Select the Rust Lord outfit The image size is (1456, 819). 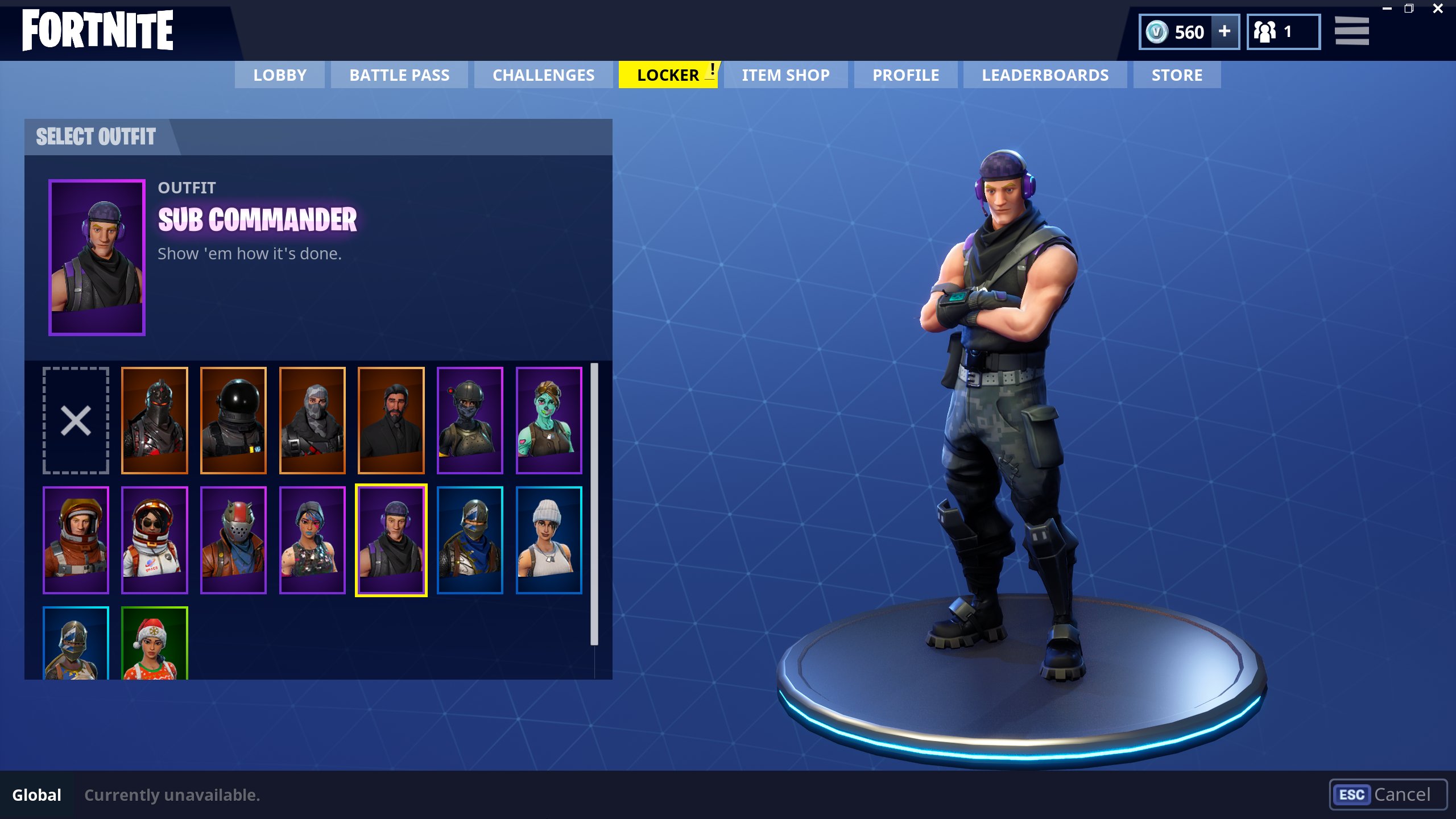coord(234,537)
